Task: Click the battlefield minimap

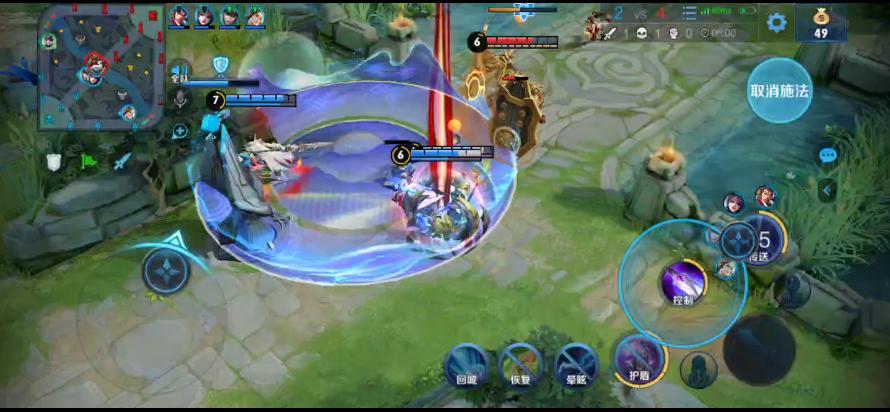Action: [100, 67]
